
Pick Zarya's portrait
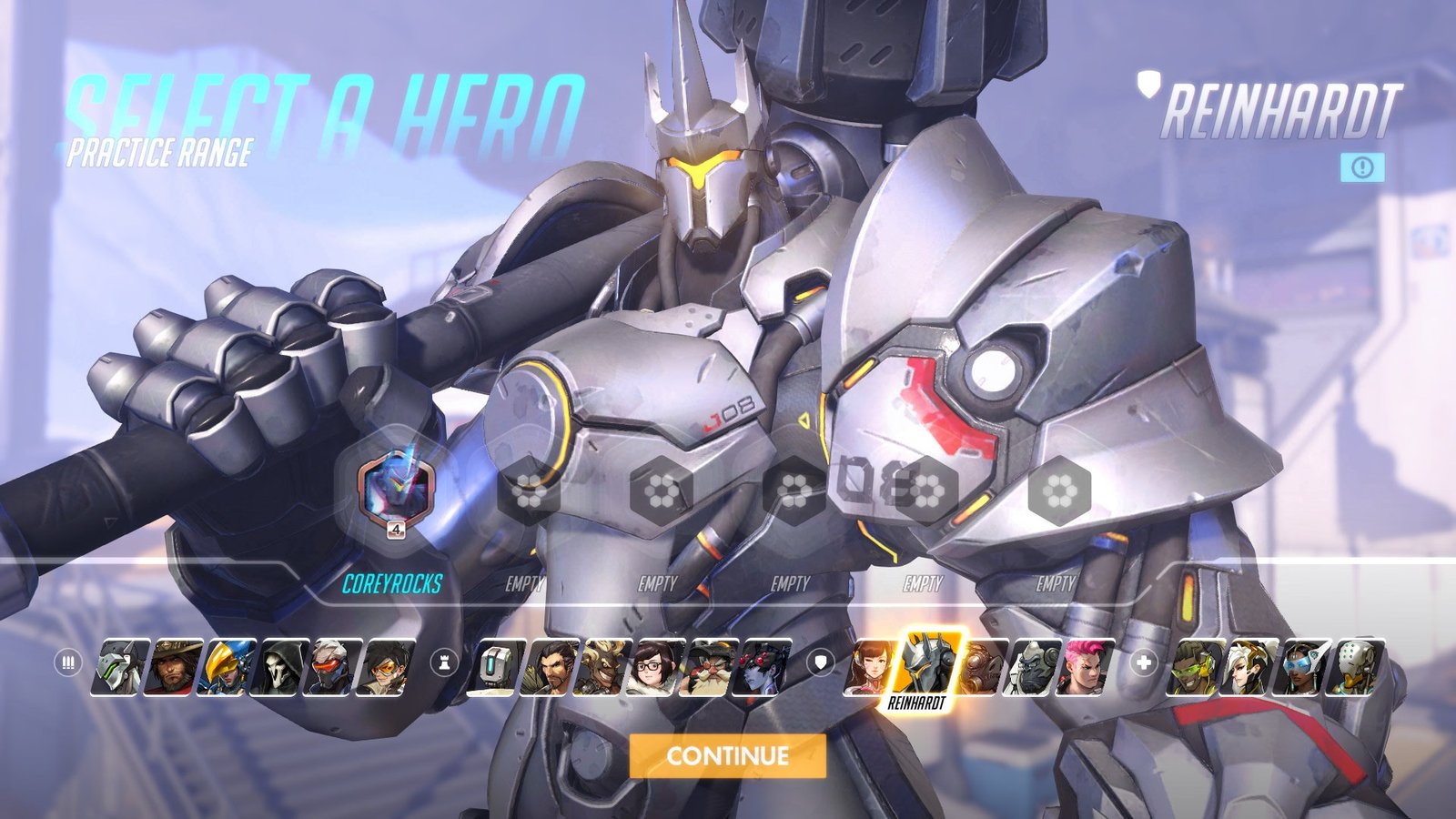(1087, 667)
